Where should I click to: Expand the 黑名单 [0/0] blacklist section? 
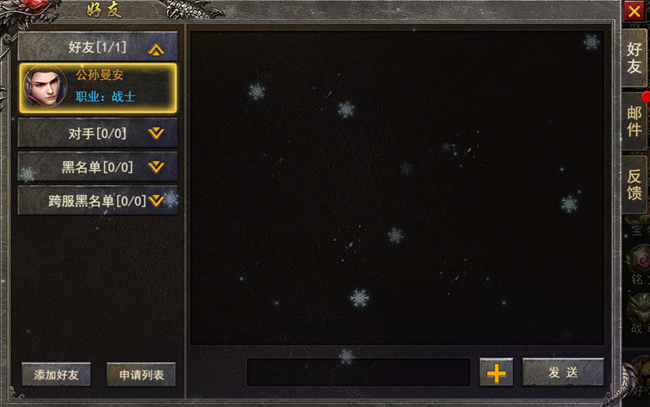pyautogui.click(x=98, y=167)
